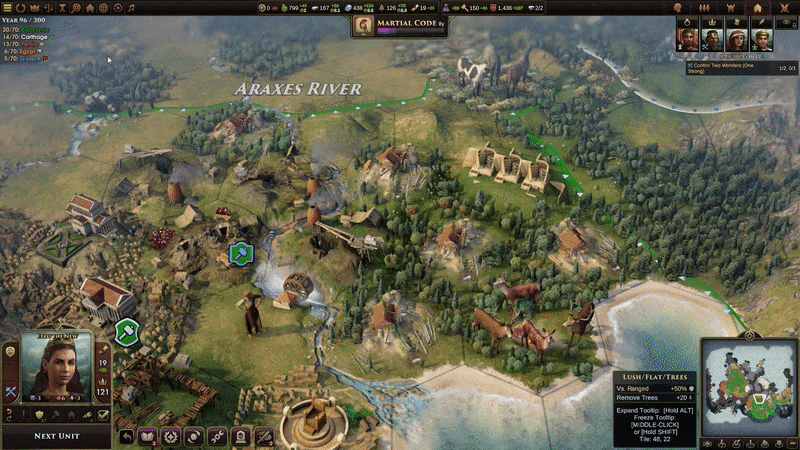
Task: Toggle the checkmark button in the unit panel
Action: pyautogui.click(x=102, y=414)
